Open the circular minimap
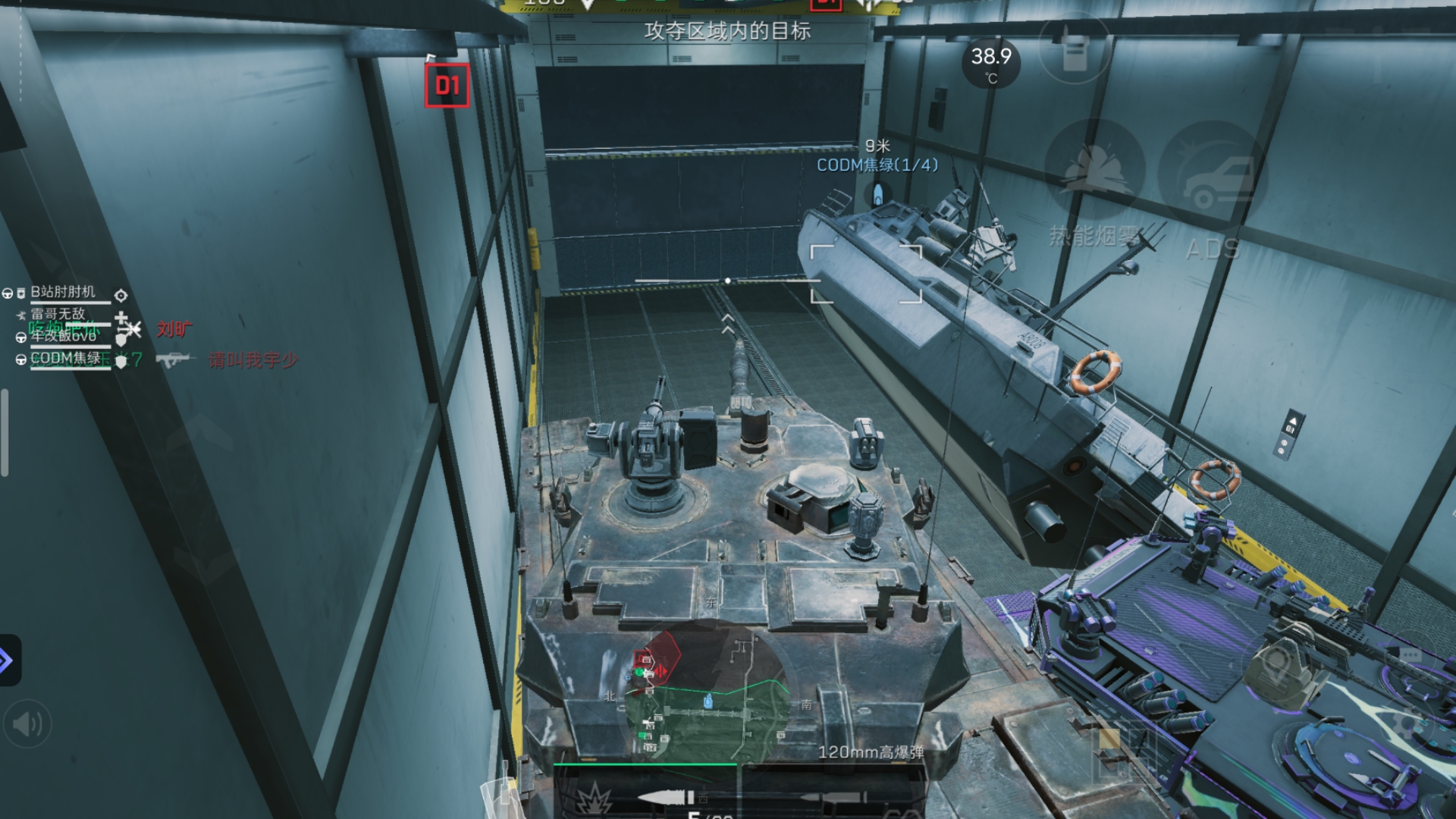Screen dimensions: 1456x819 (705, 692)
